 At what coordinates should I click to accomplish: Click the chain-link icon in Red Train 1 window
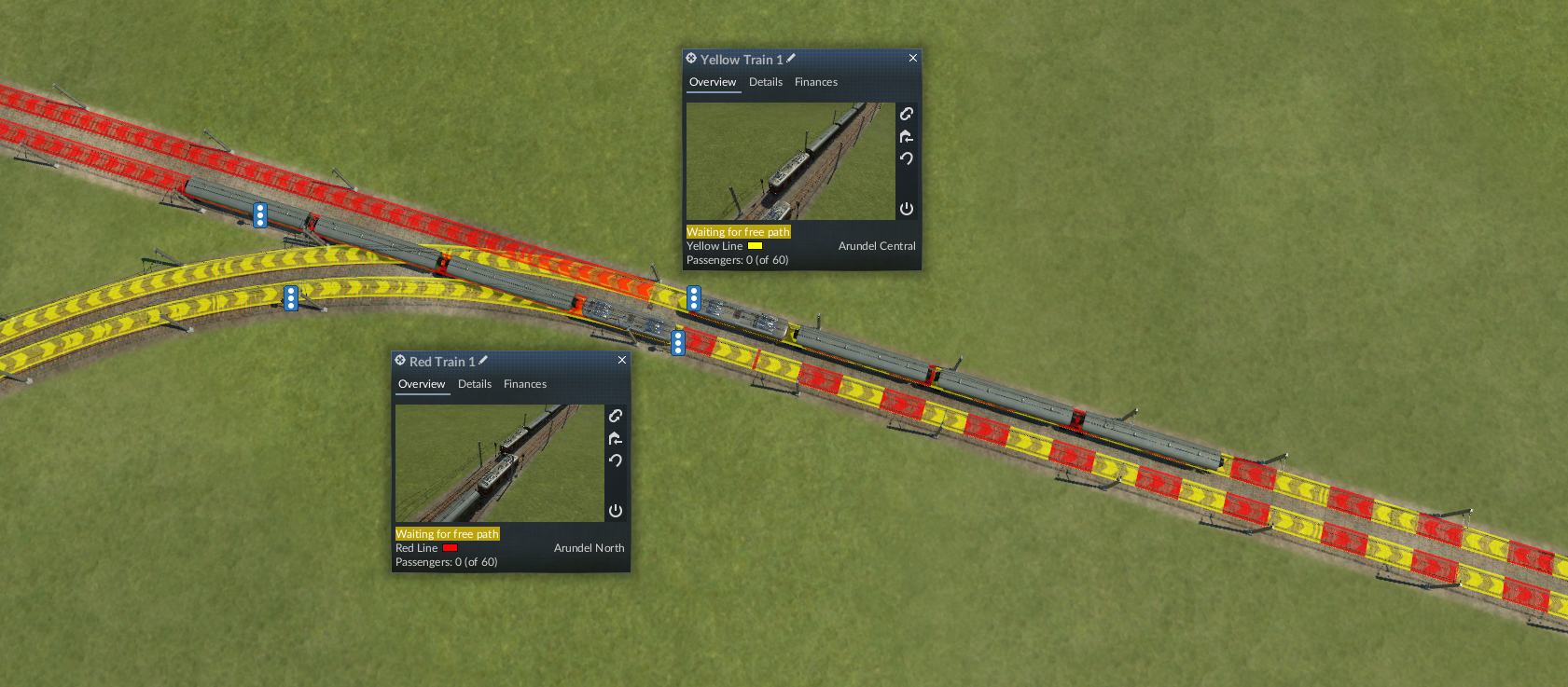pyautogui.click(x=616, y=416)
